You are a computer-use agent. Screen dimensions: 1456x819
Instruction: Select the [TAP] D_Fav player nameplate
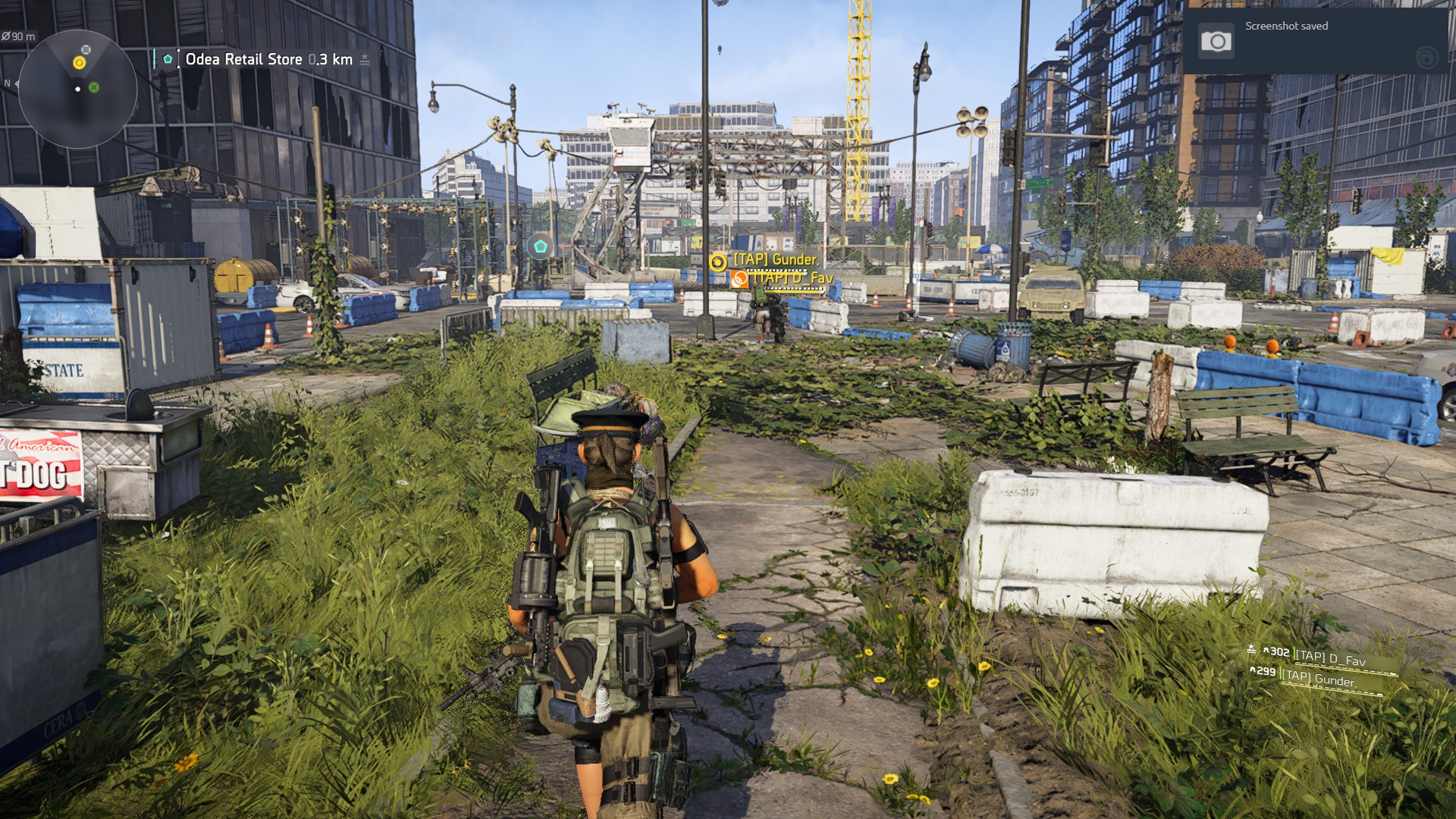792,278
